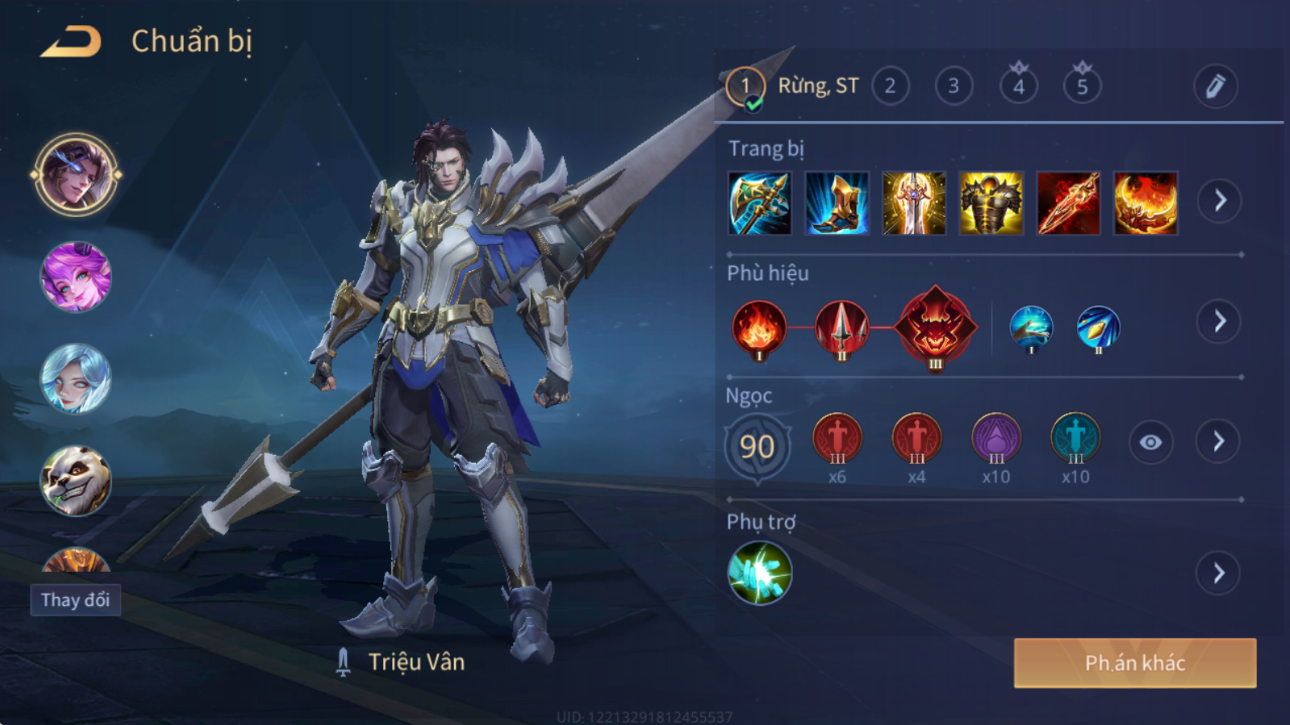Select the green support skill icon
Screen dimensions: 1290x725
point(760,573)
